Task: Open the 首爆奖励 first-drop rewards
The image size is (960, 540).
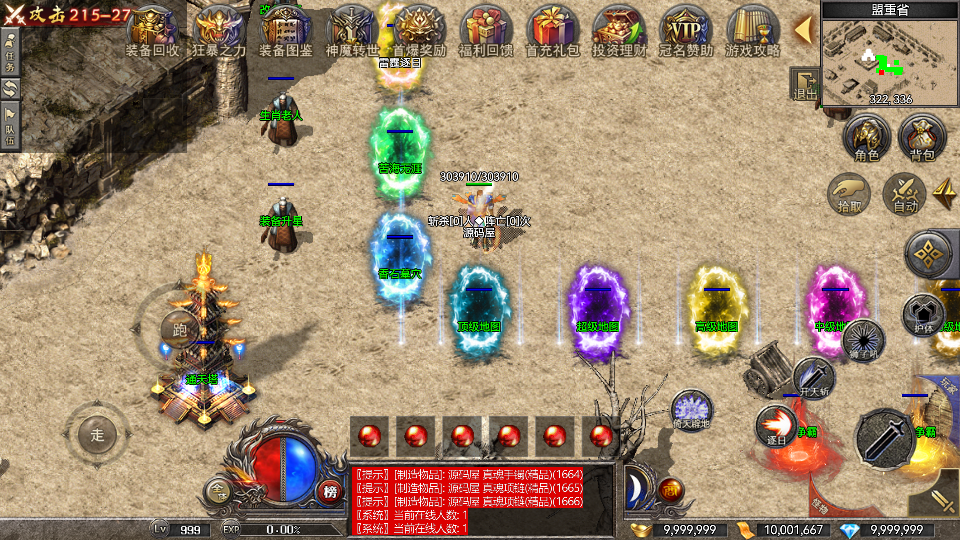Action: point(419,30)
